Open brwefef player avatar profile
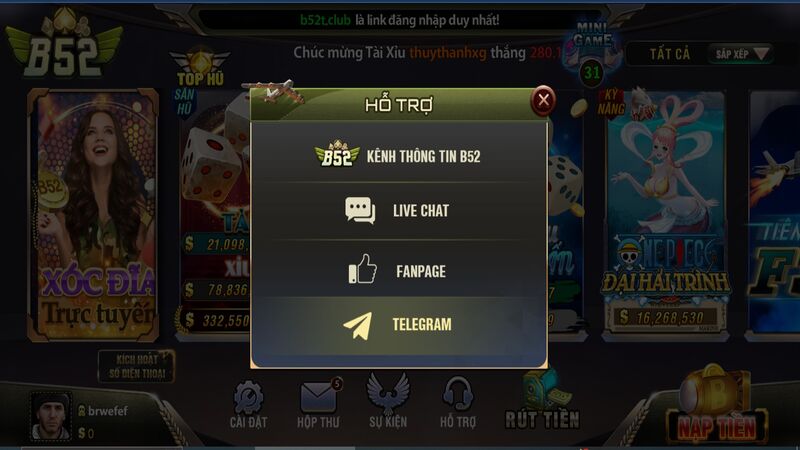Image resolution: width=800 pixels, height=450 pixels. [50, 415]
